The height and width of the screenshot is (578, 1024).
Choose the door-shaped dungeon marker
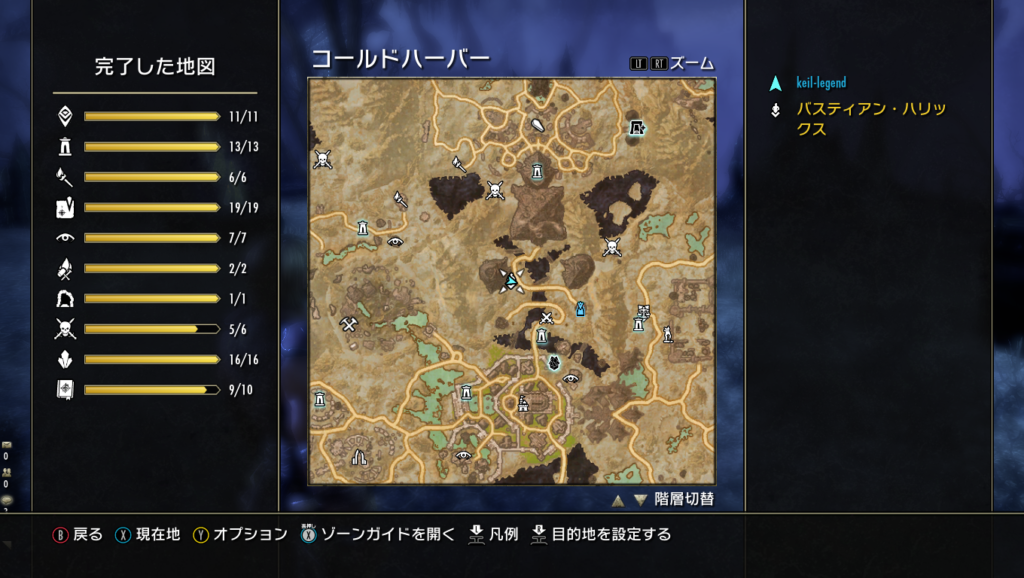click(x=636, y=127)
